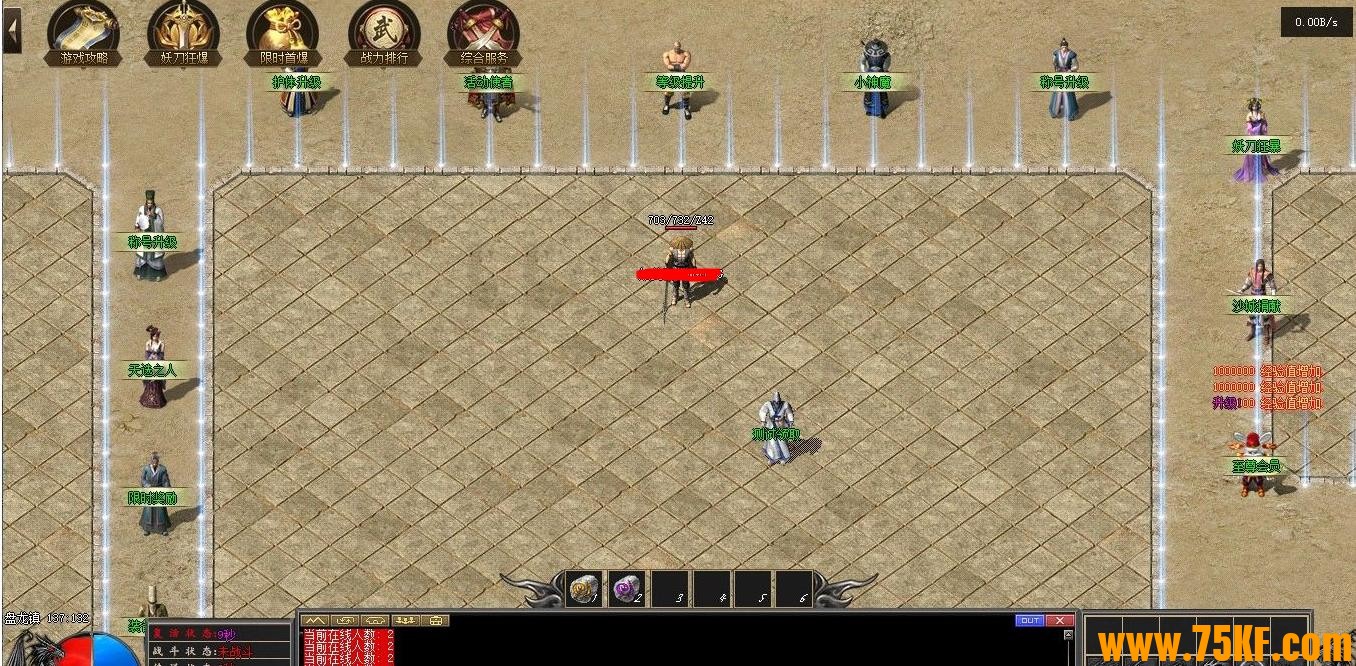Use the purple stone in hotbar slot 2
1356x666 pixels.
click(628, 590)
